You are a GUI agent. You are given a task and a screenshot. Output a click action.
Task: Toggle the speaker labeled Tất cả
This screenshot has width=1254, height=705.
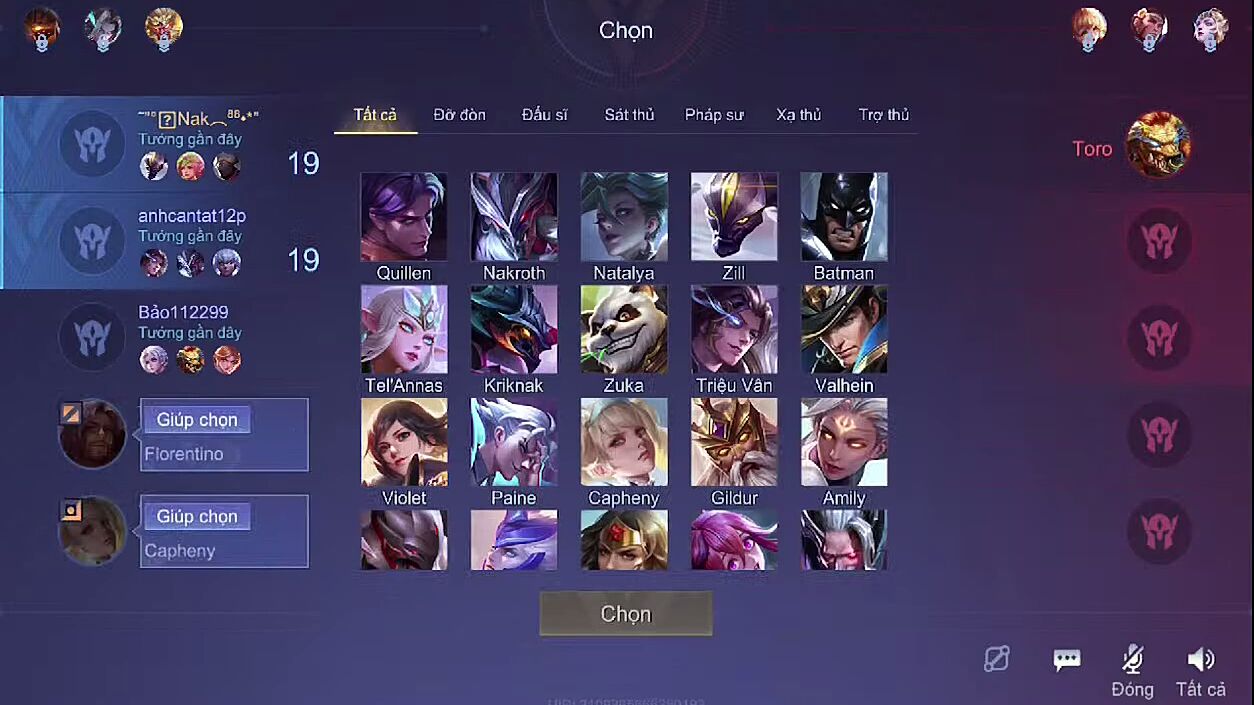[x=1200, y=659]
